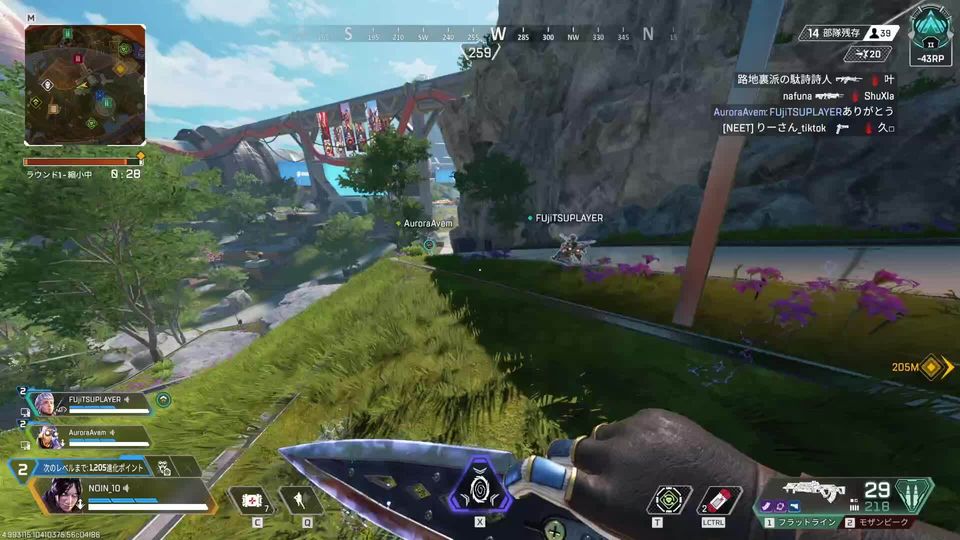Click the Flatline weapon image
960x540 pixels.
tap(813, 490)
